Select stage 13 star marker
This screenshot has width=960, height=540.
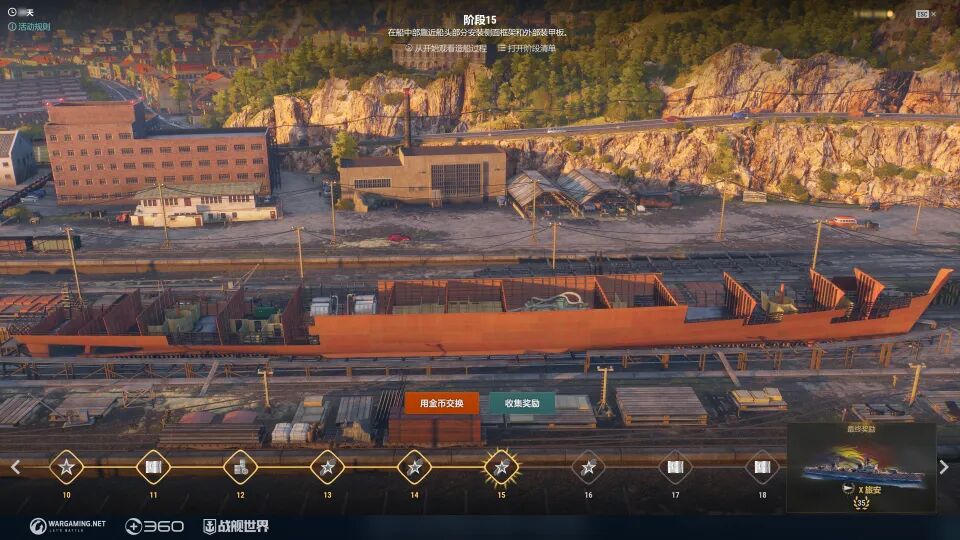click(327, 466)
